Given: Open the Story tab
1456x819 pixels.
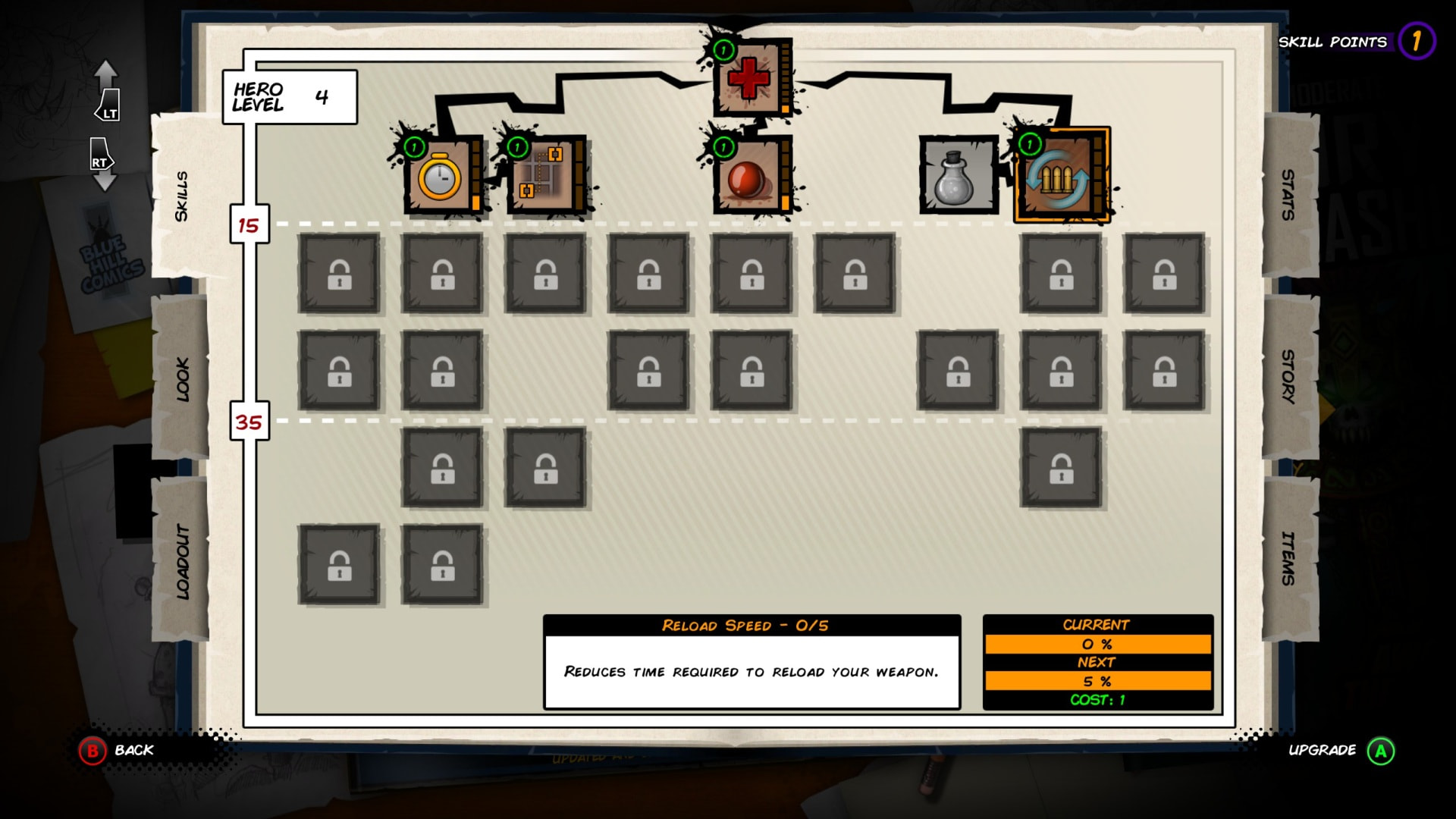Looking at the screenshot, I should click(x=1289, y=377).
